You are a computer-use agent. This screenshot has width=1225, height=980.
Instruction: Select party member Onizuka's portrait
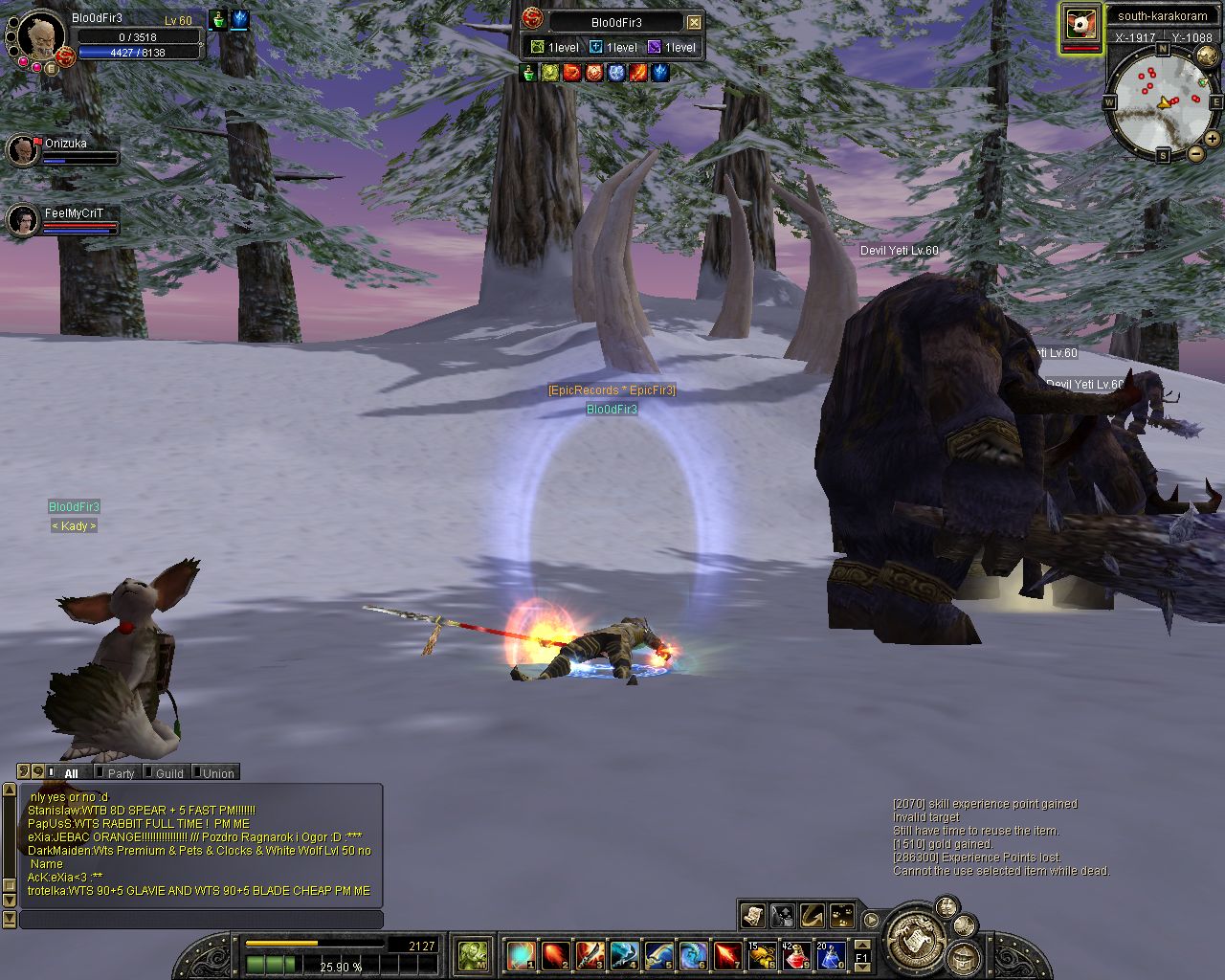(23, 149)
